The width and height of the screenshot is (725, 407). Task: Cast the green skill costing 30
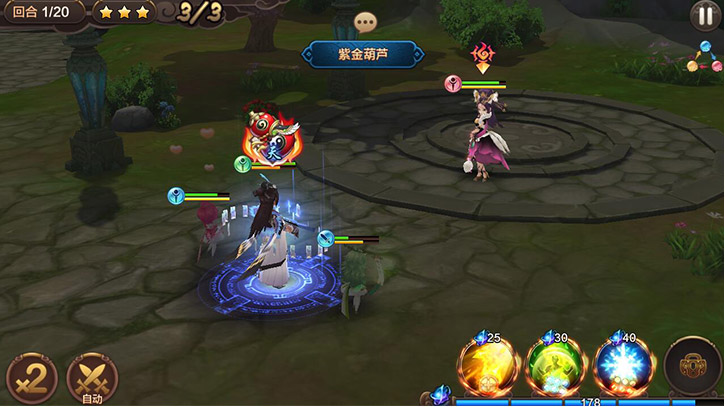[555, 367]
